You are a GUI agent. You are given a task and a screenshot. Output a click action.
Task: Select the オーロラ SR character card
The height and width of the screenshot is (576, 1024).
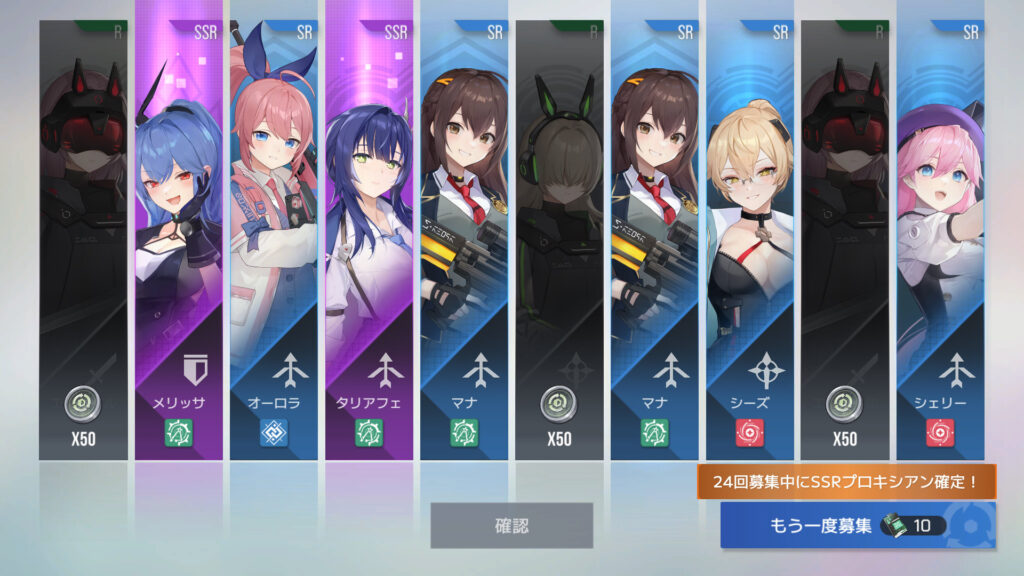coord(274,240)
